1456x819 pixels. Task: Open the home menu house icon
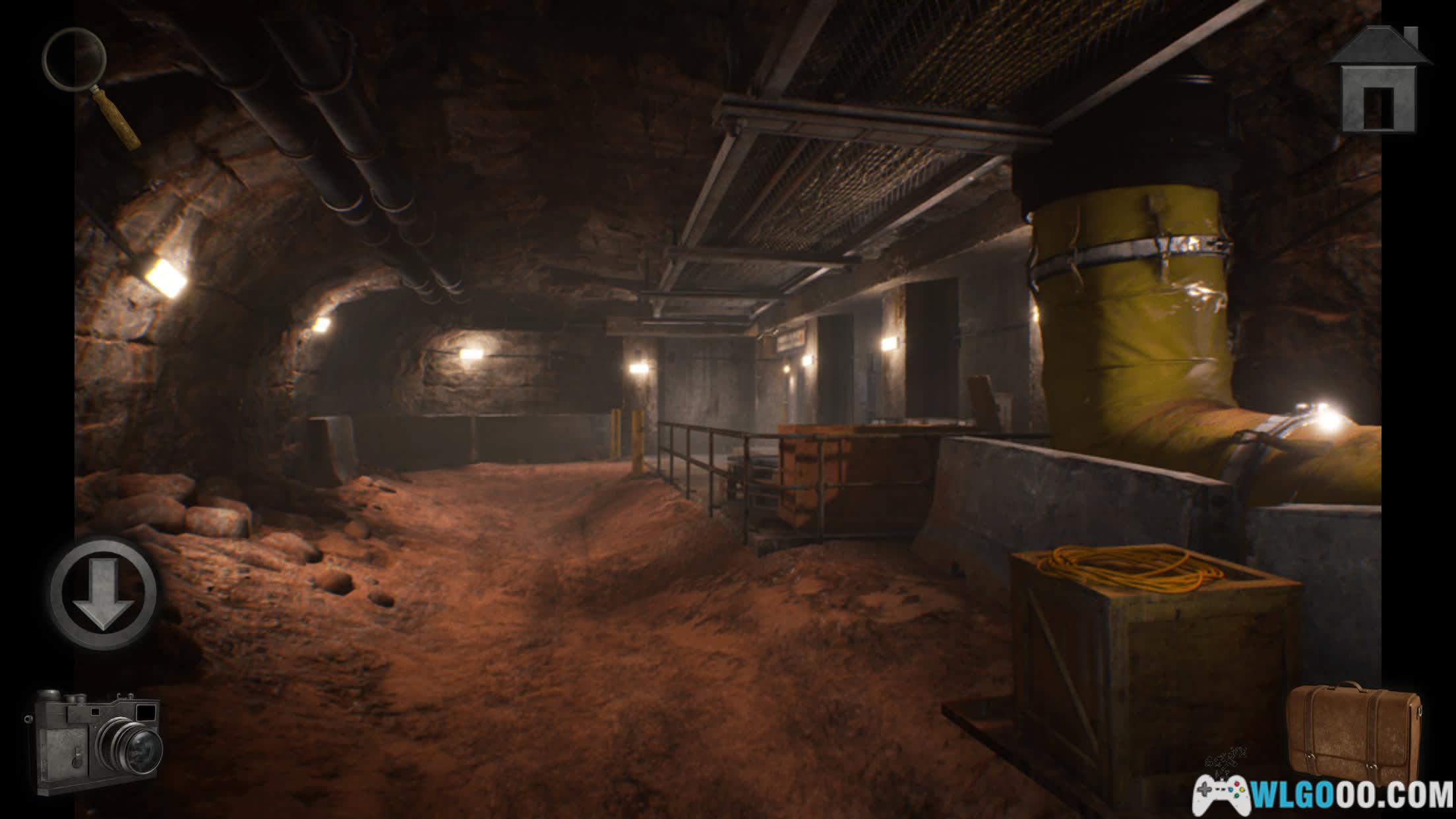1378,82
